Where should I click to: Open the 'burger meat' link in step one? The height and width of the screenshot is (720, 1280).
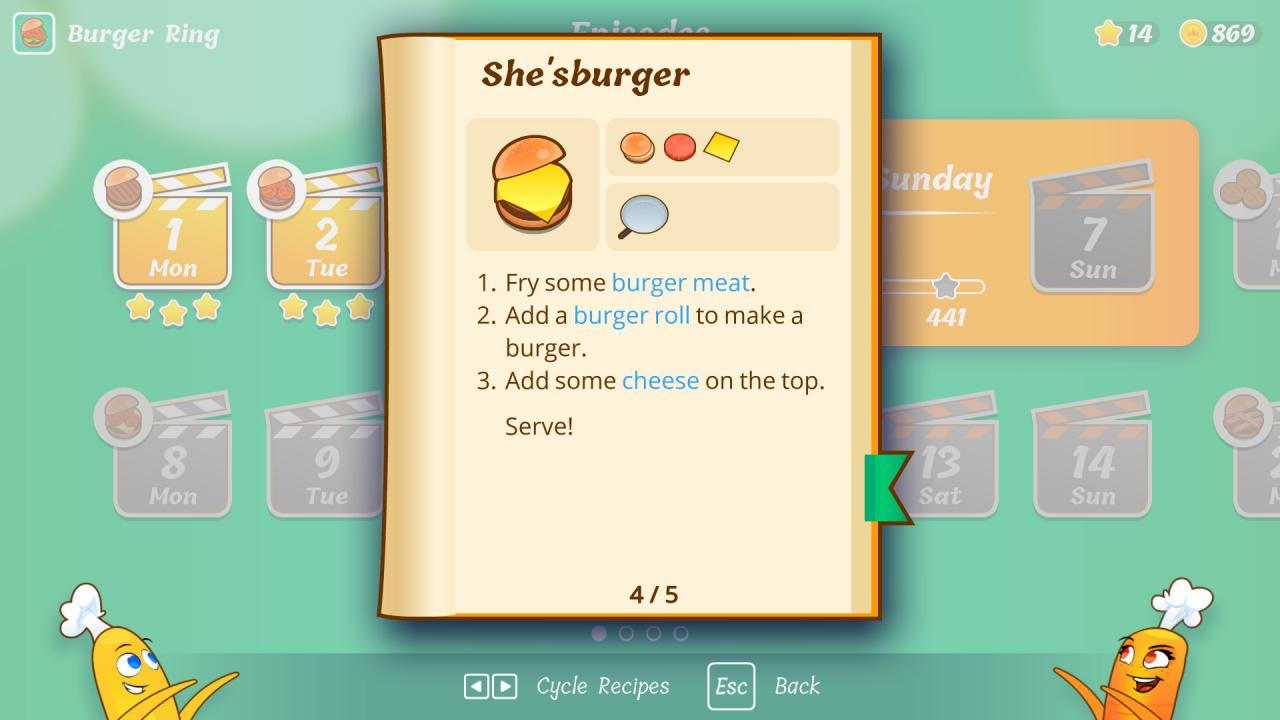[x=680, y=283]
